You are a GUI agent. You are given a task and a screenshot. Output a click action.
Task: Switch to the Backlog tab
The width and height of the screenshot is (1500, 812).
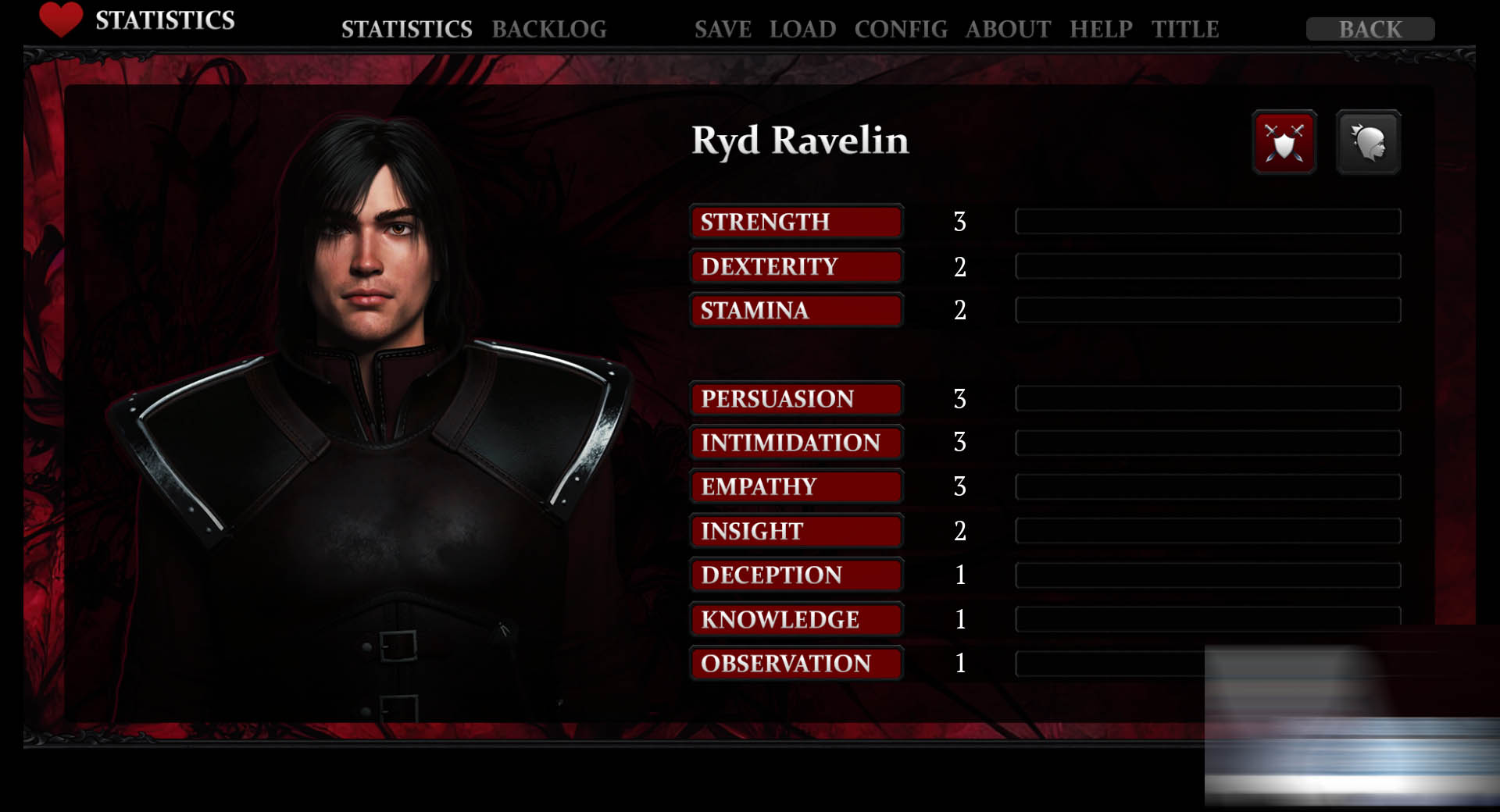[548, 29]
